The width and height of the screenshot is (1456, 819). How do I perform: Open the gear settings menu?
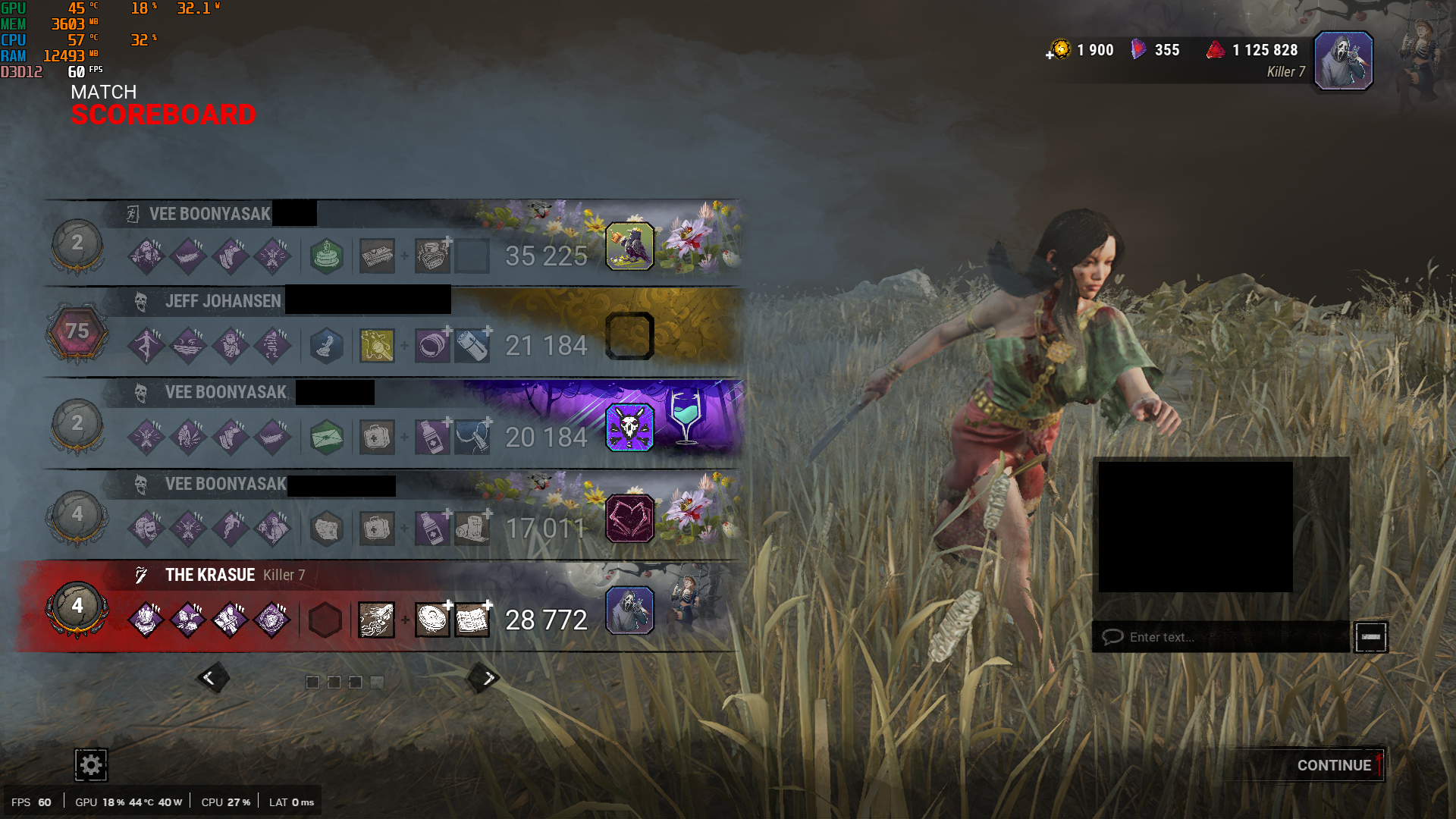click(x=91, y=765)
